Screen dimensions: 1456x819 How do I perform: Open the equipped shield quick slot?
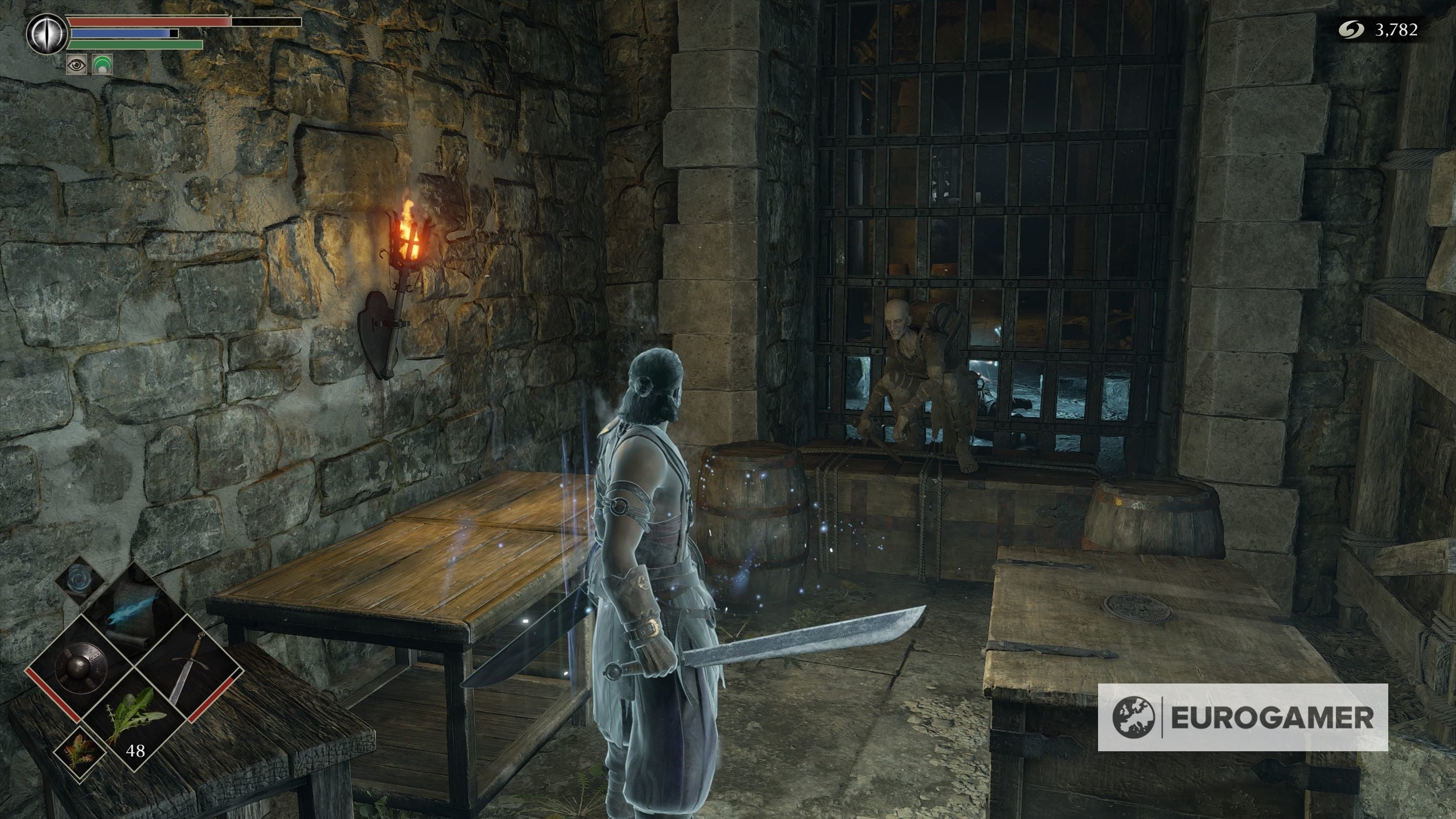[x=80, y=667]
